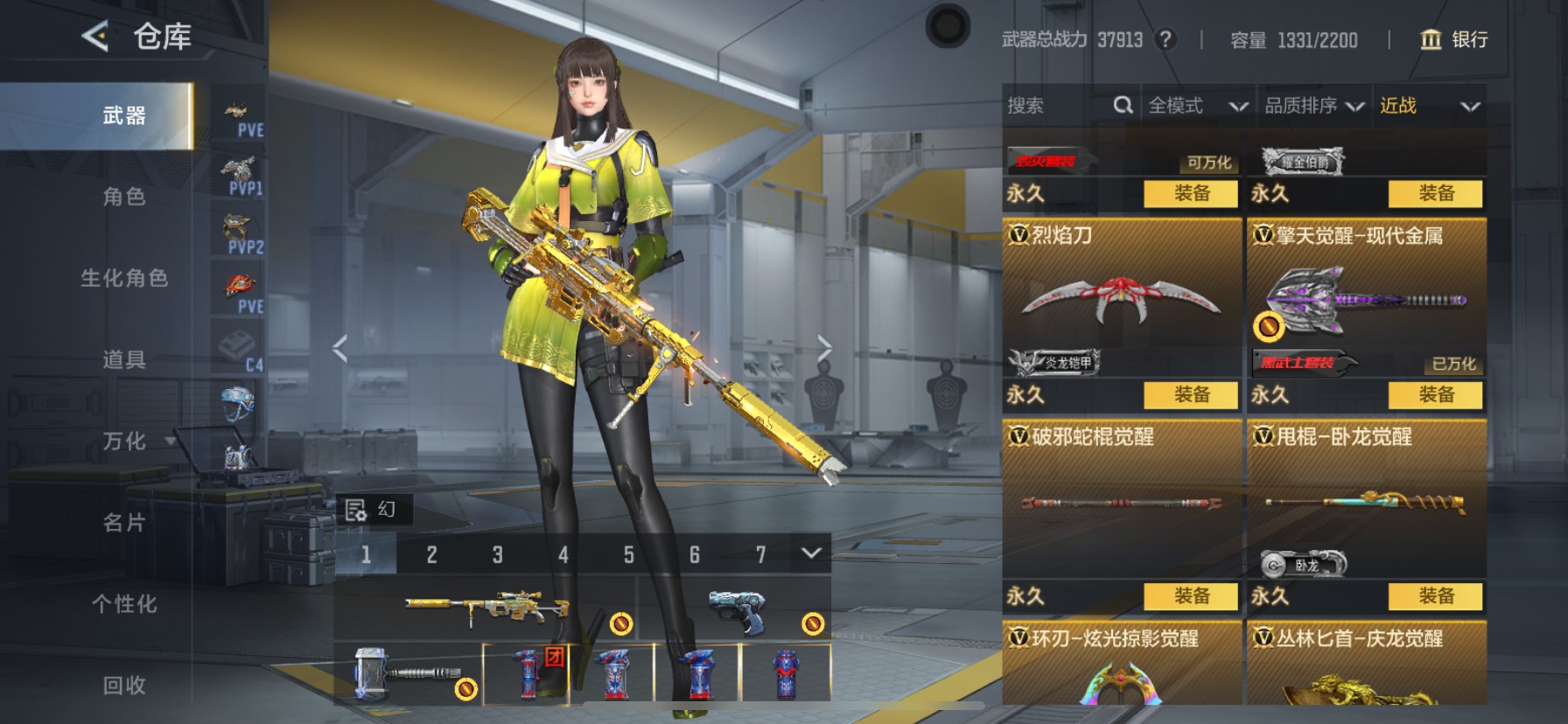Open the 银行 bank
The height and width of the screenshot is (724, 1568).
[x=1453, y=39]
